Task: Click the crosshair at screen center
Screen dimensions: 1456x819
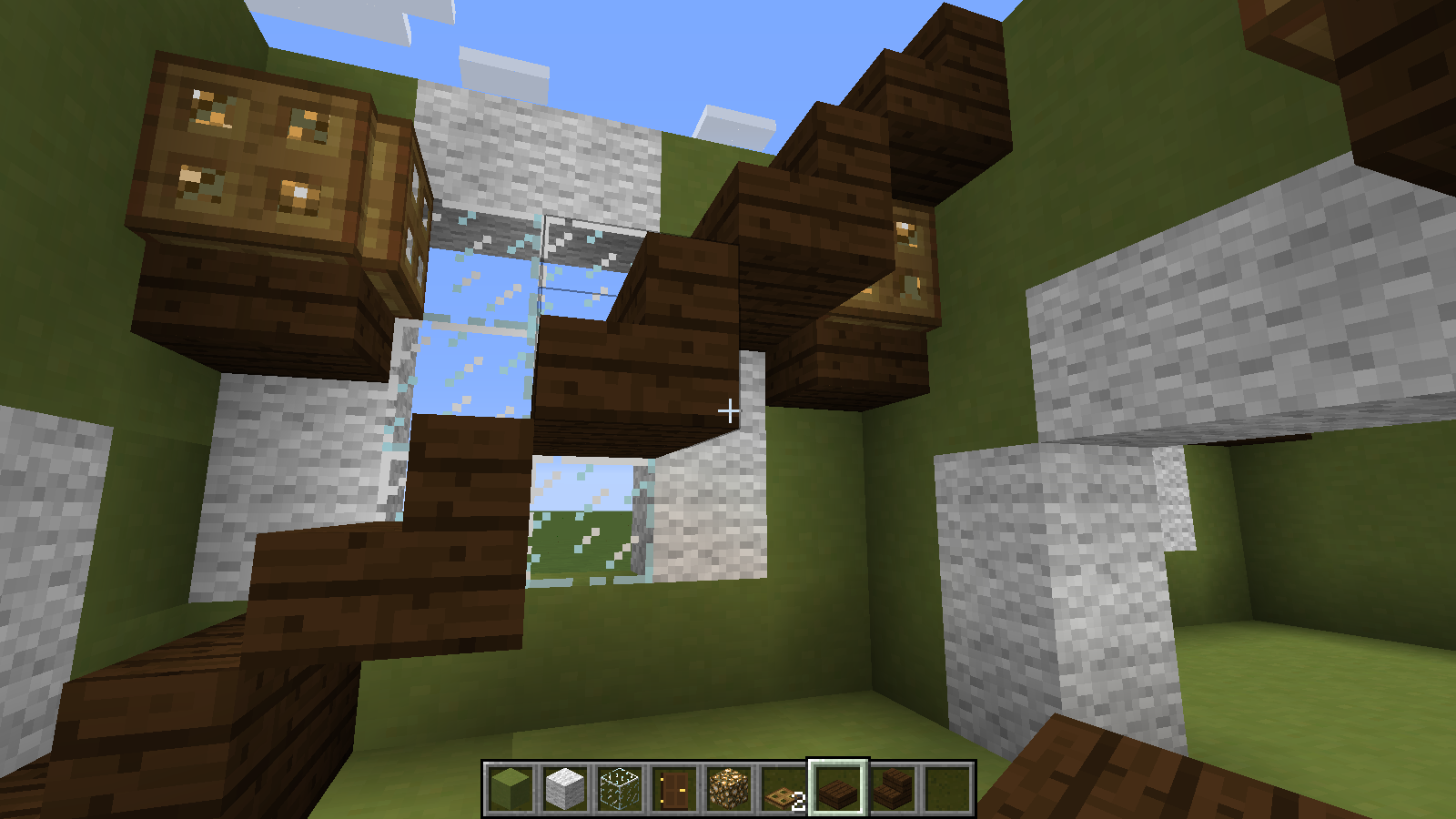Action: (x=731, y=410)
